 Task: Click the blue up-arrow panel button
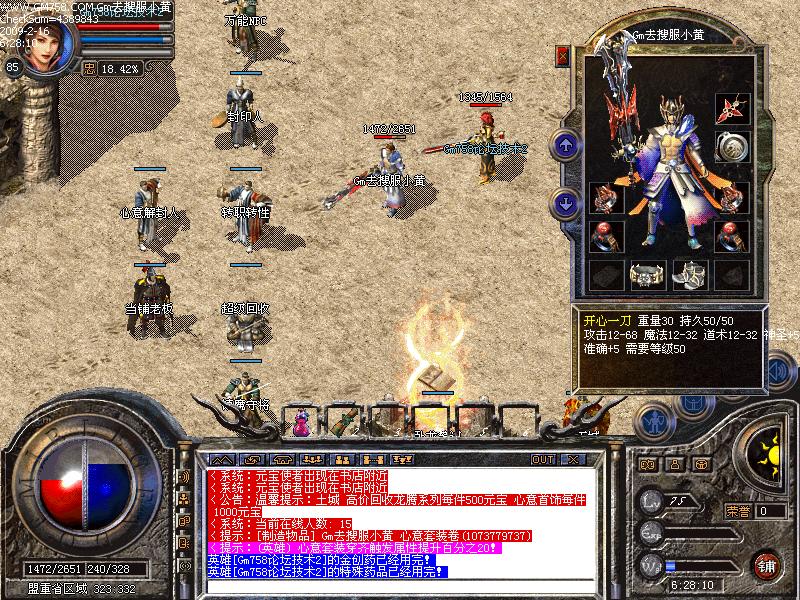tap(566, 146)
